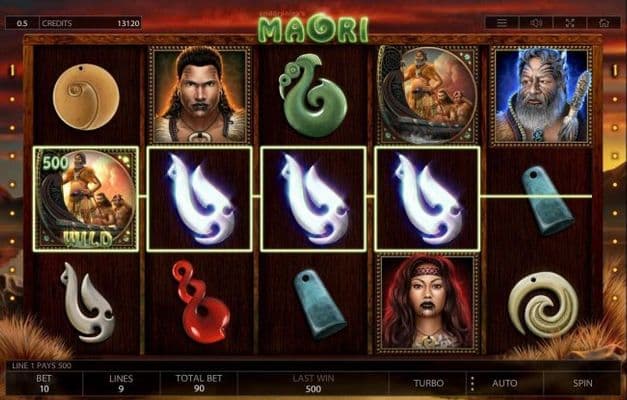This screenshot has width=627, height=400.
Task: Open the three-dot options beside Auto
Action: [470, 383]
